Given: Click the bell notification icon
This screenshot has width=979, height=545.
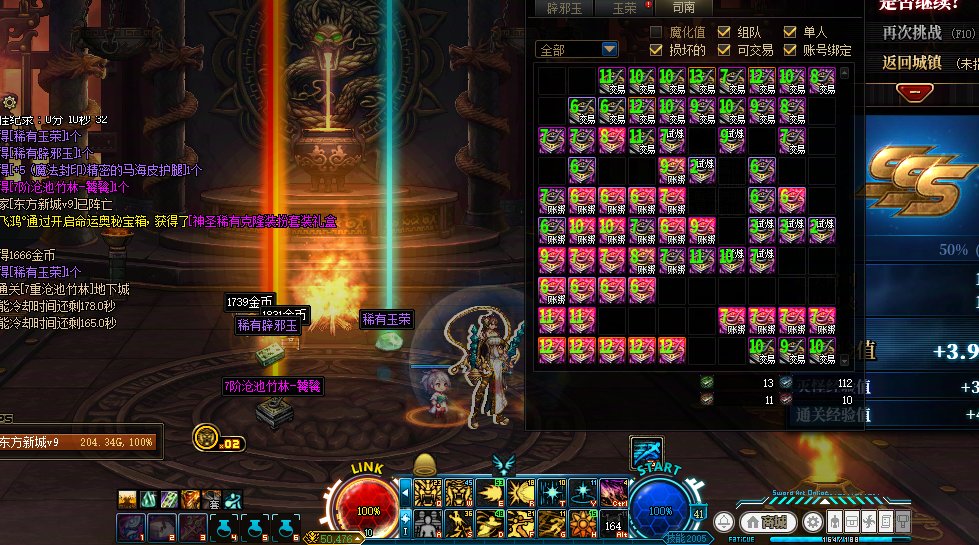Looking at the screenshot, I should [723, 521].
